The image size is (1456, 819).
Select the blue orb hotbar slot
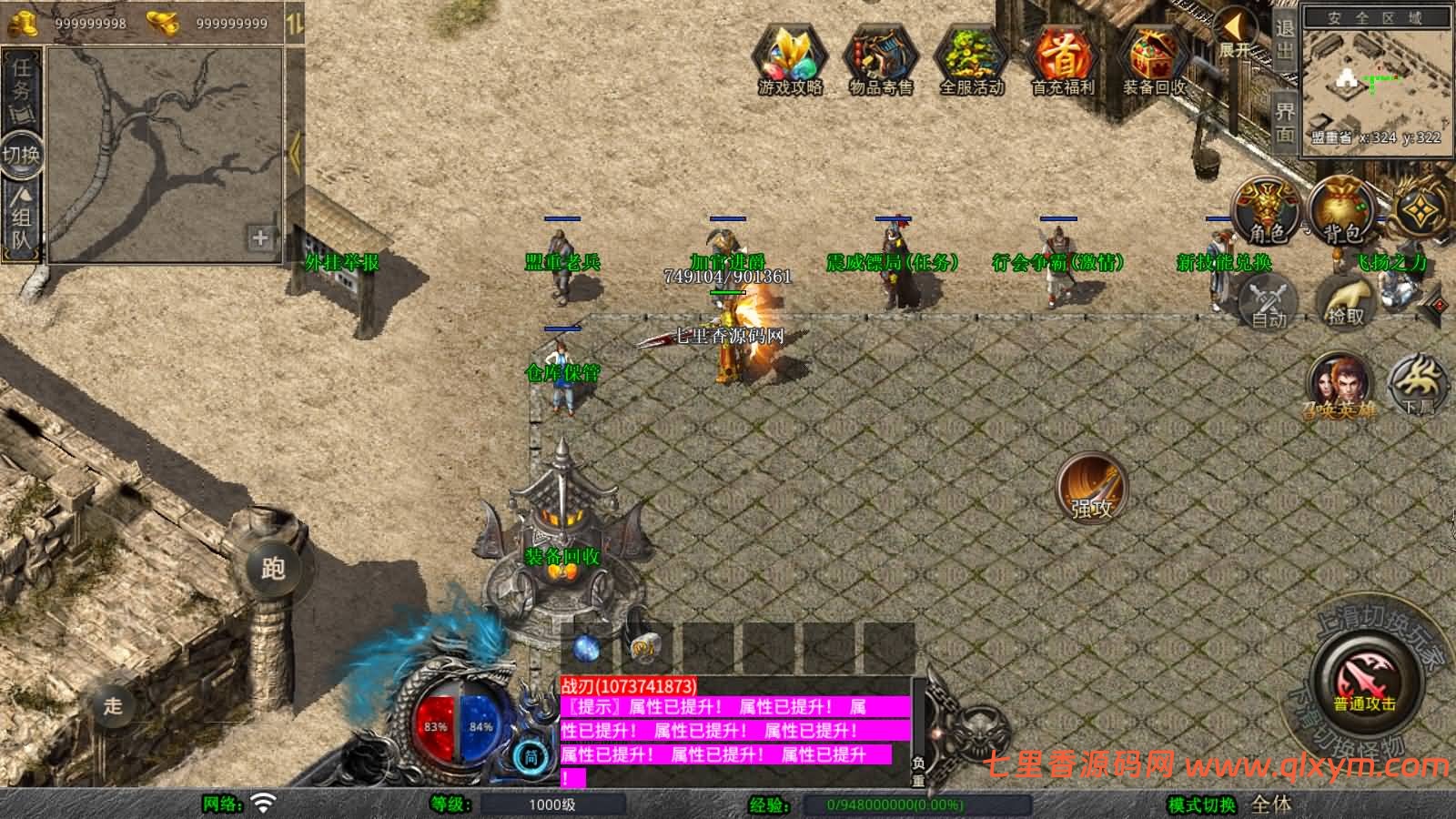[587, 648]
